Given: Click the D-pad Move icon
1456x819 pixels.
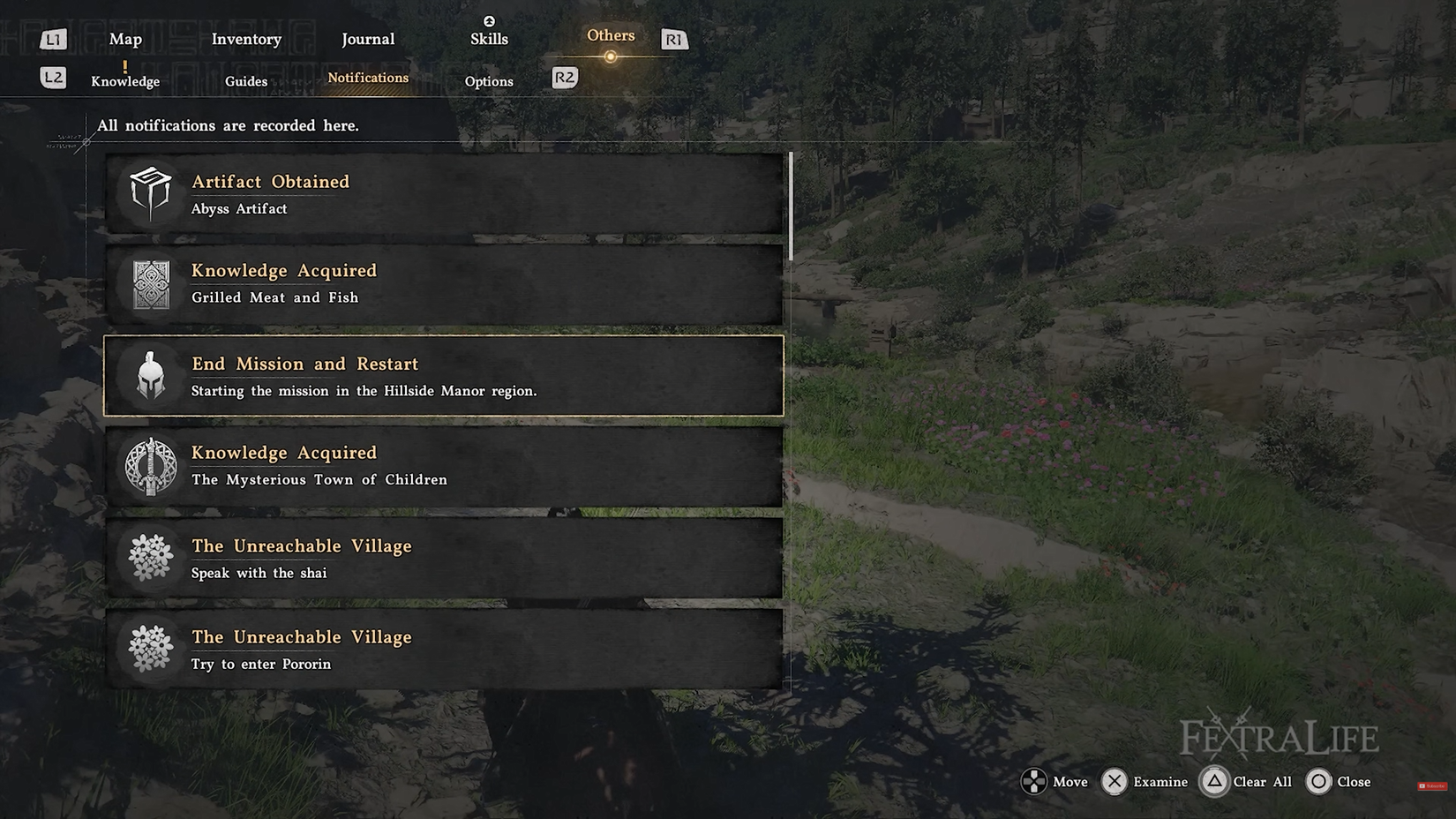Looking at the screenshot, I should click(x=1034, y=781).
